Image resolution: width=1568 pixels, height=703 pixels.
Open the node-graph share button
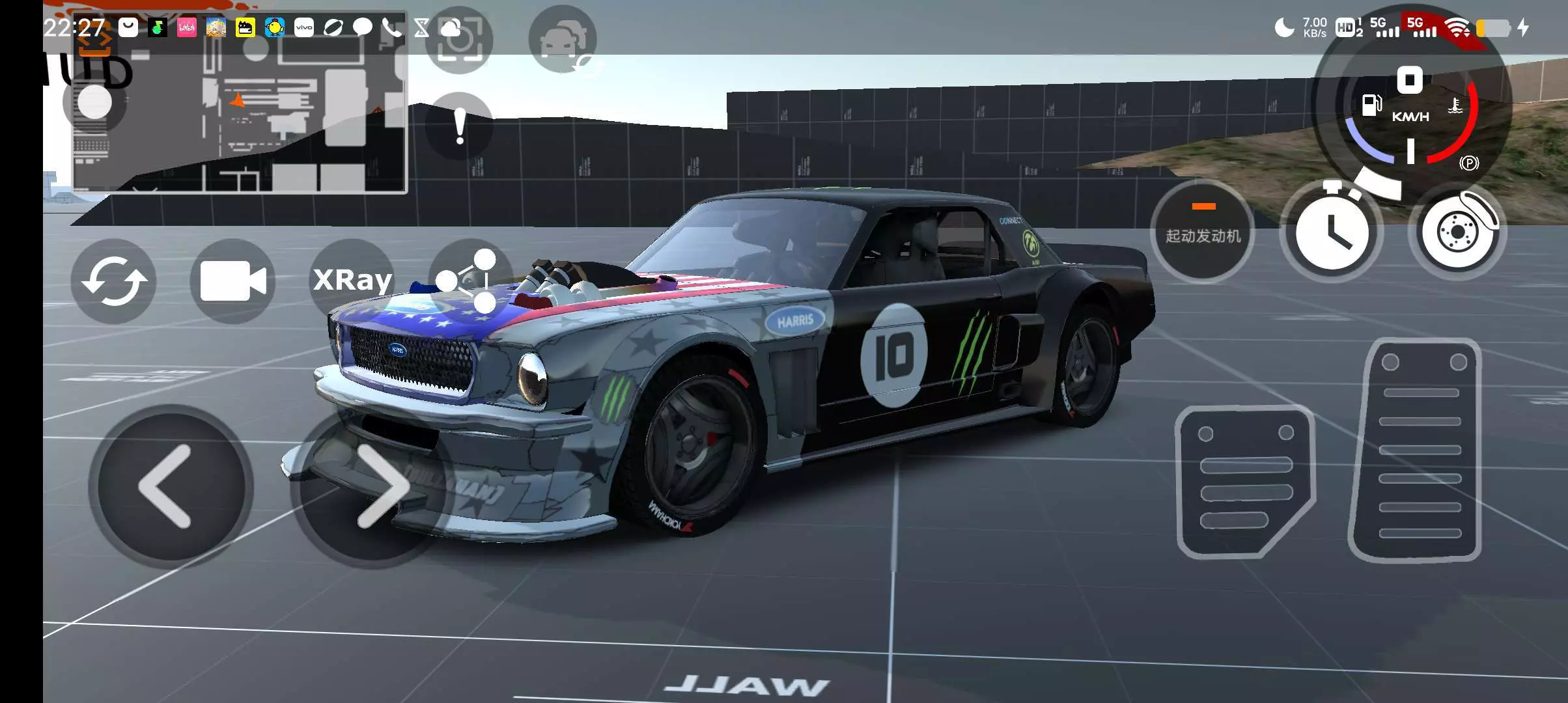pos(469,281)
